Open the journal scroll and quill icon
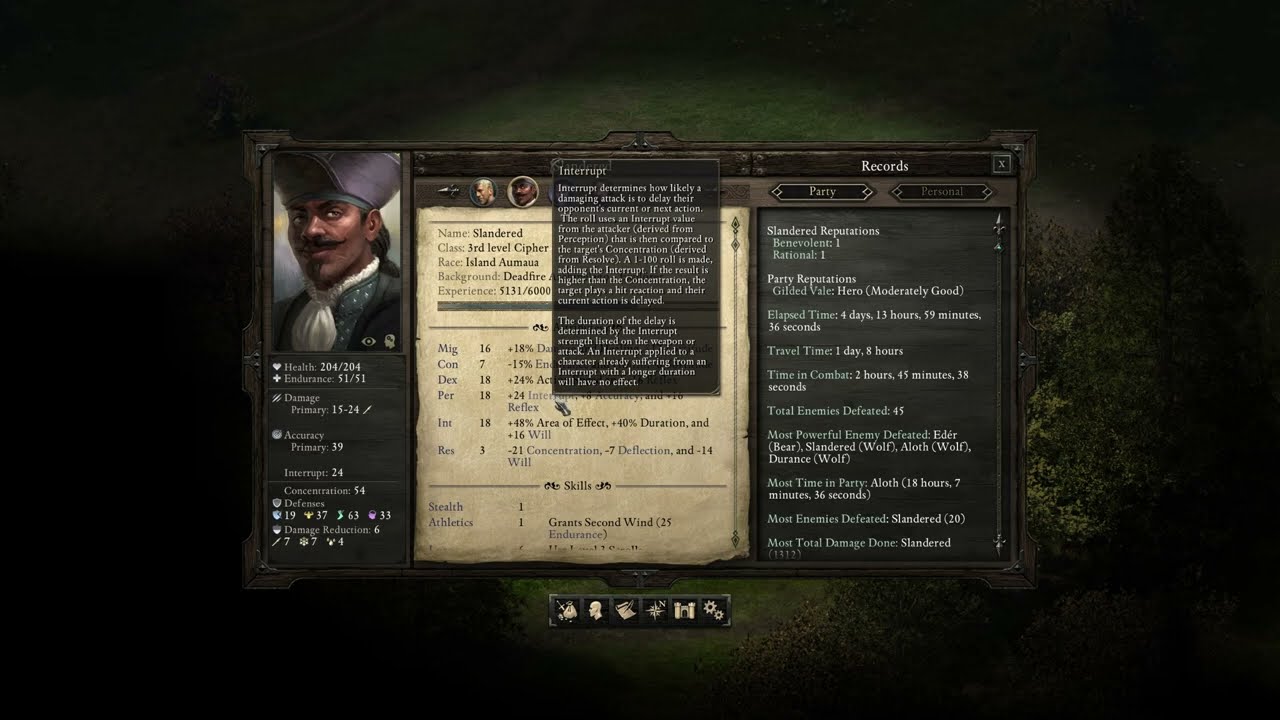Screen dimensions: 1280x720 [626, 610]
